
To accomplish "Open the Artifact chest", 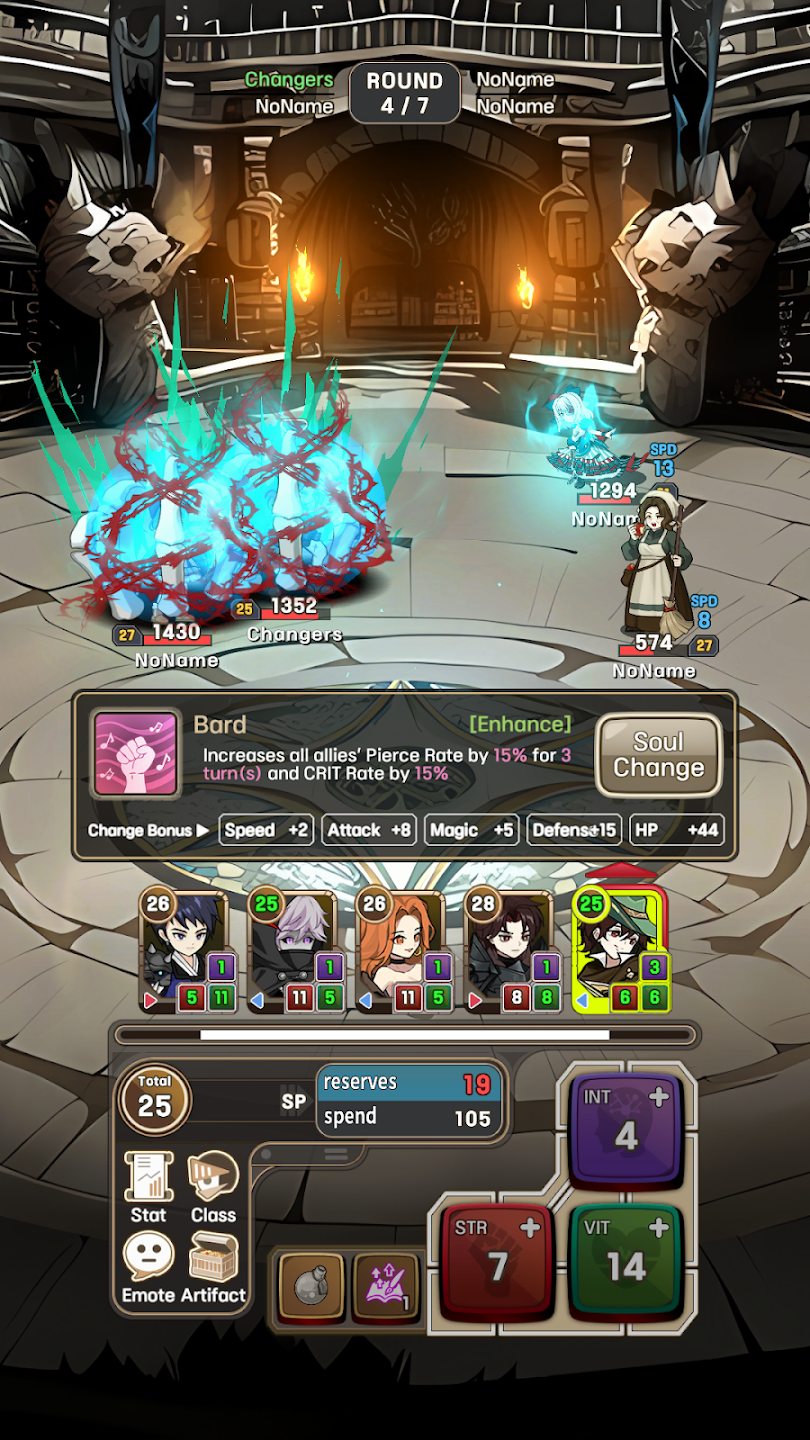I will pyautogui.click(x=213, y=1267).
